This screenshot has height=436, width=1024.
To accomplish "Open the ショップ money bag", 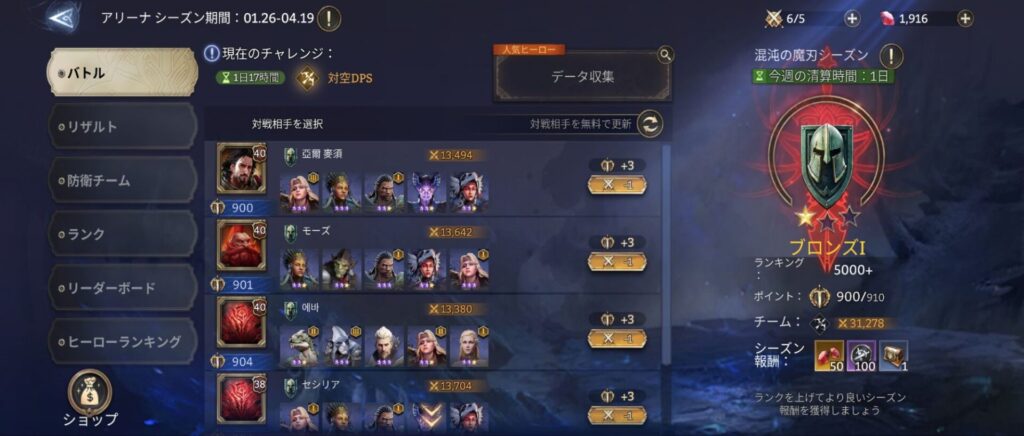I will pyautogui.click(x=92, y=393).
